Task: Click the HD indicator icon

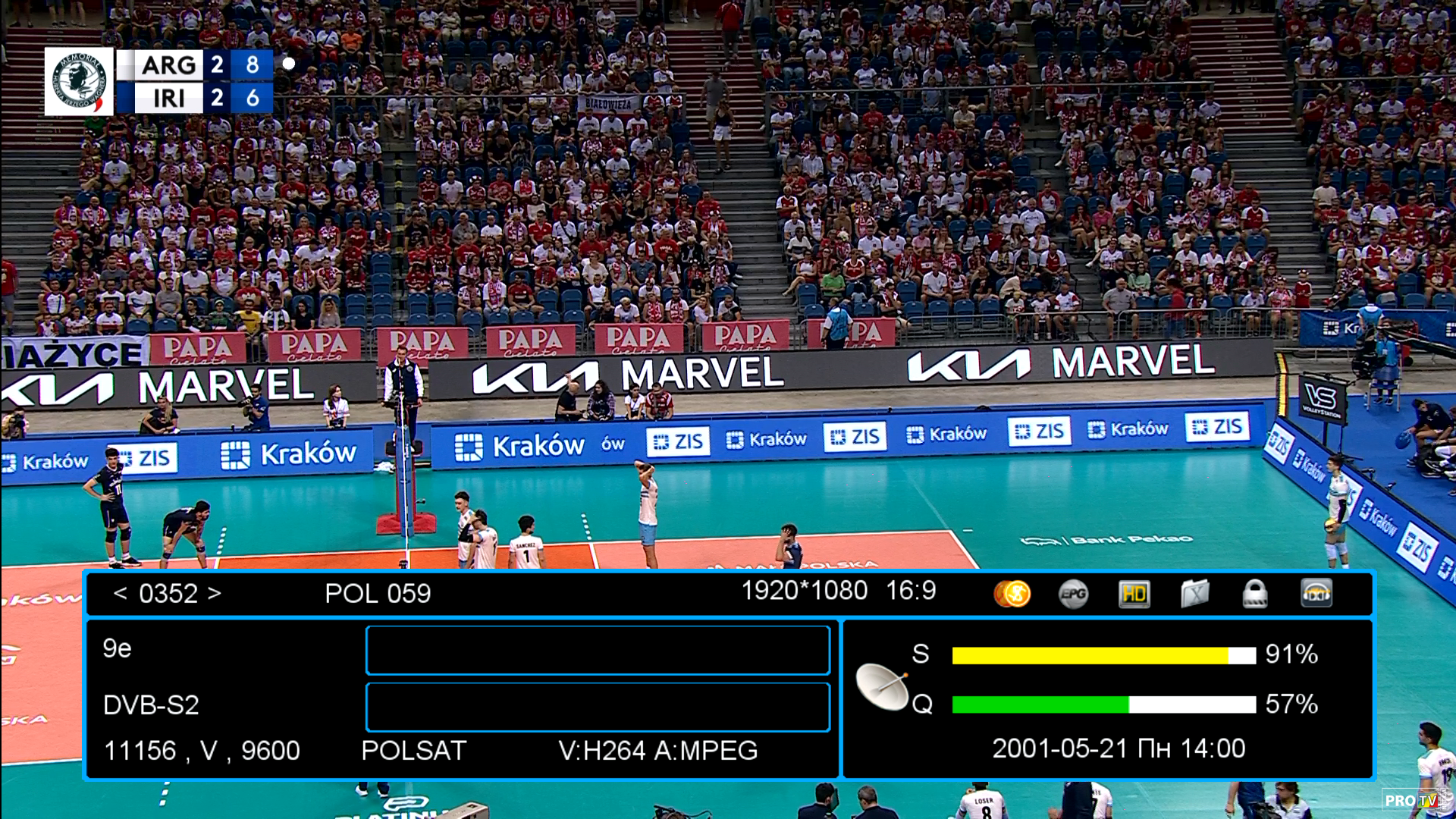Action: pos(1134,594)
